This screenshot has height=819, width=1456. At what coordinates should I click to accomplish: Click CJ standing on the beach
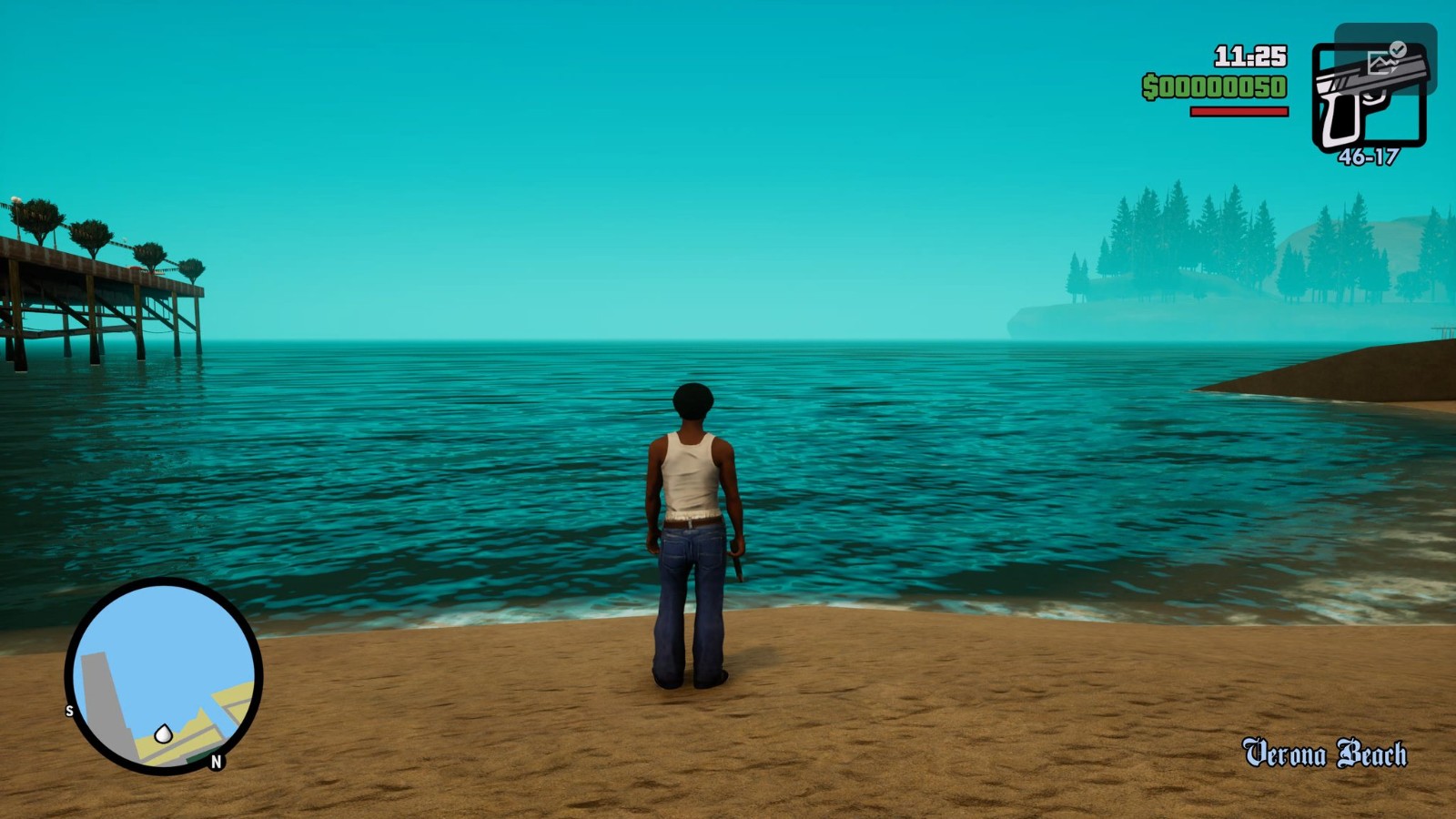pos(693,514)
